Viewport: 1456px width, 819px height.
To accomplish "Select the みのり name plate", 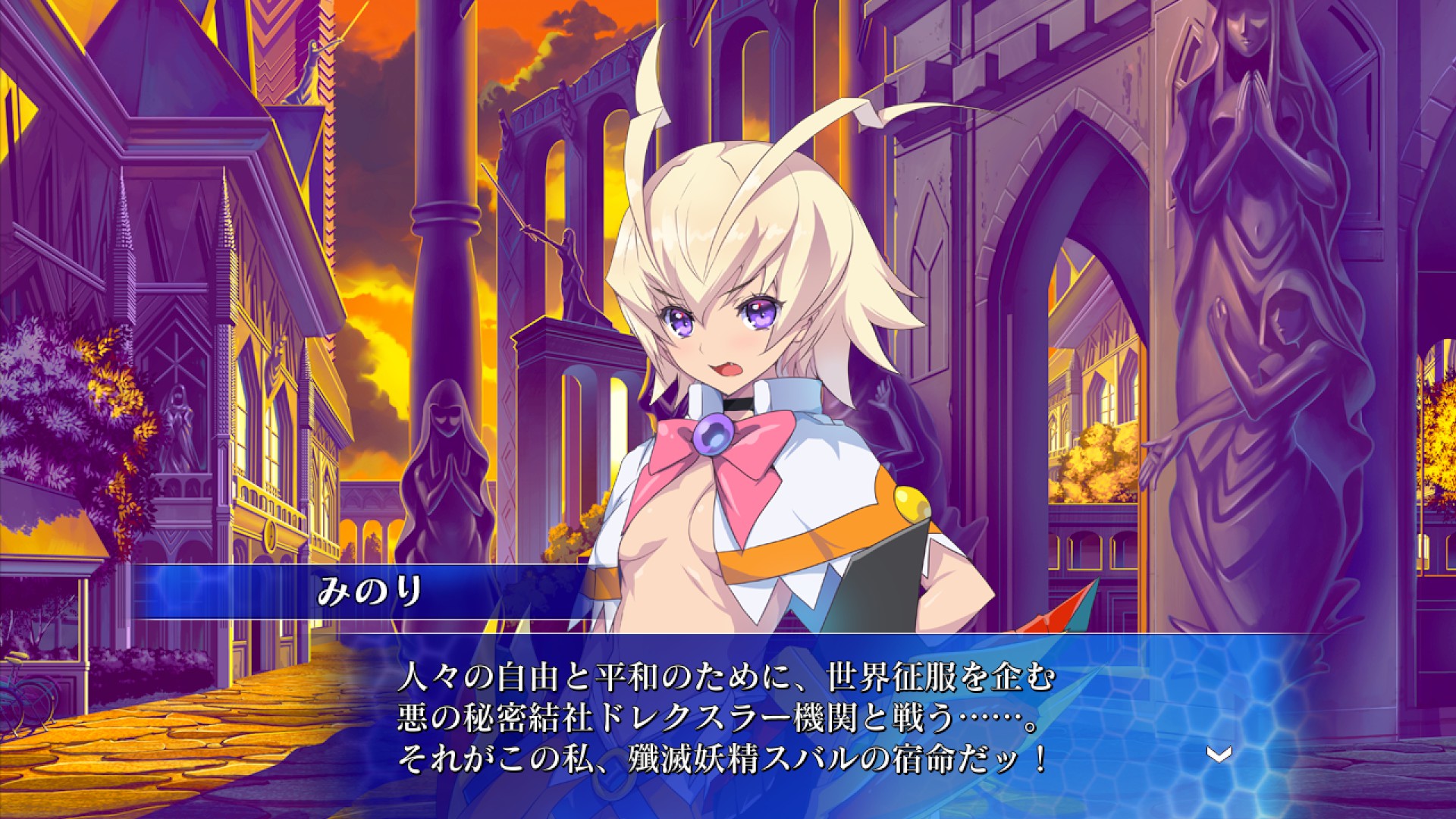I will click(x=372, y=595).
